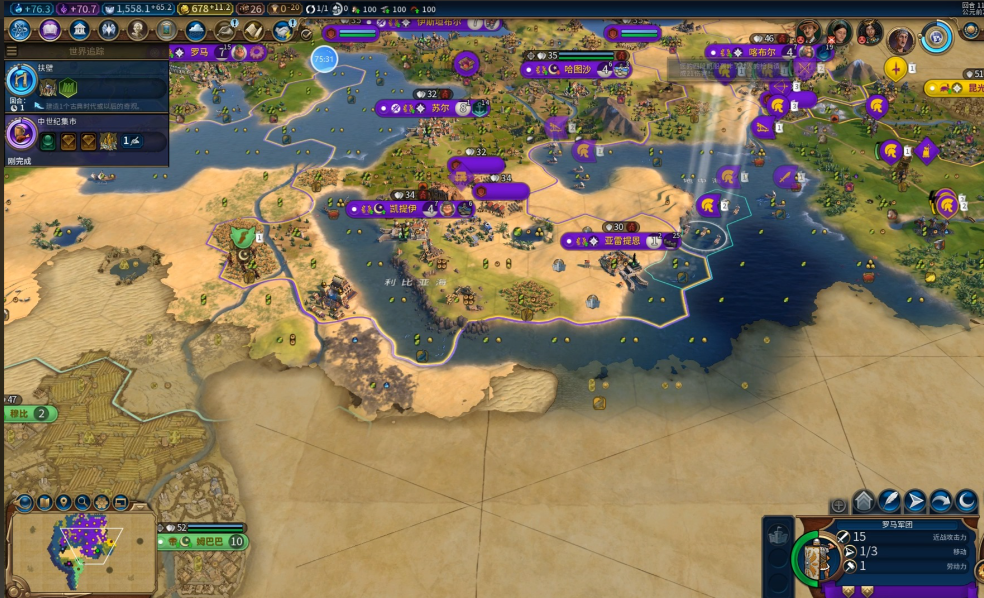Open the map search magnifier tool
Viewport: 984px width, 598px height.
(x=83, y=502)
